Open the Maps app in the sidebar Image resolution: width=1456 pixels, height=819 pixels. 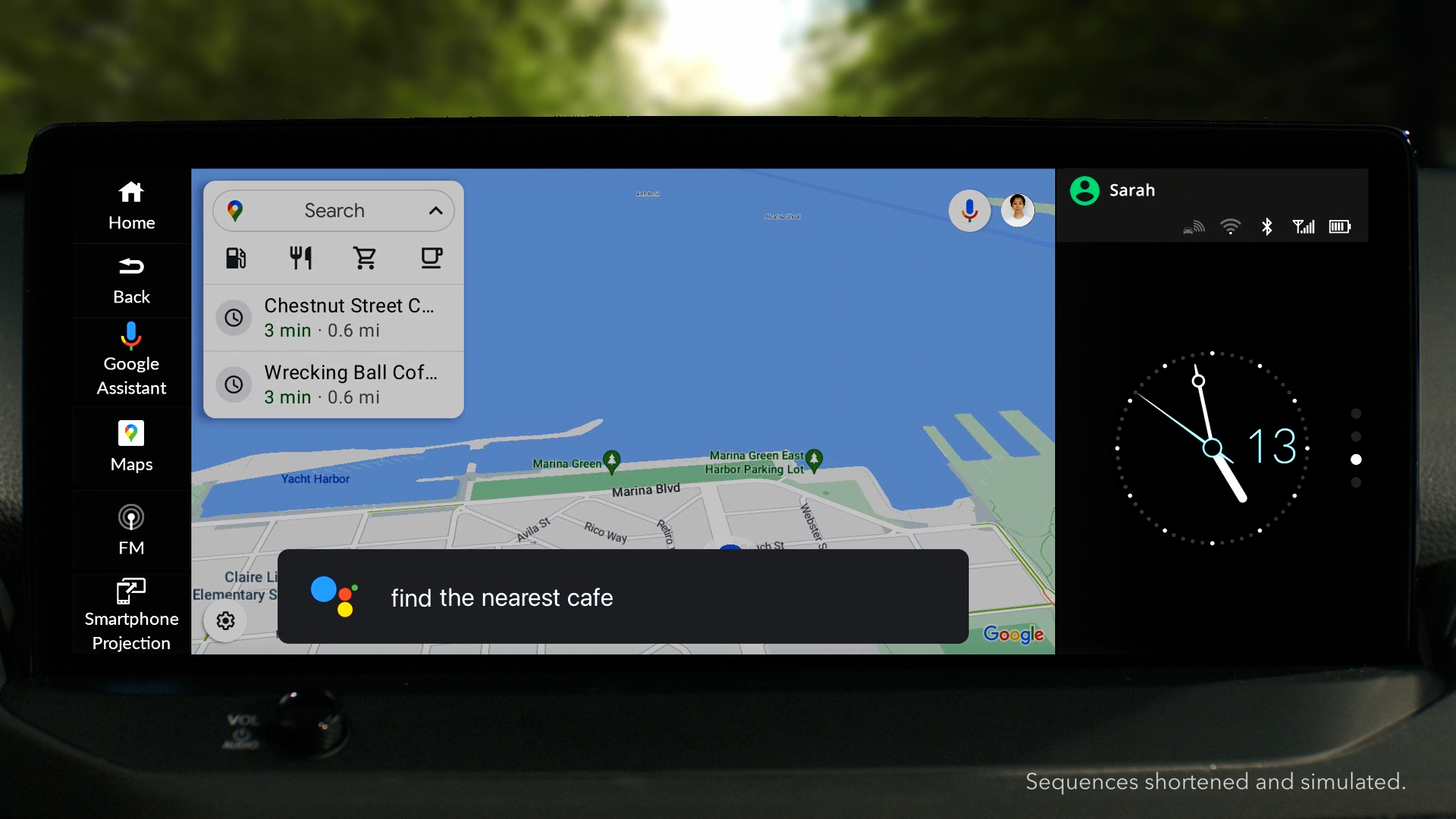[130, 447]
